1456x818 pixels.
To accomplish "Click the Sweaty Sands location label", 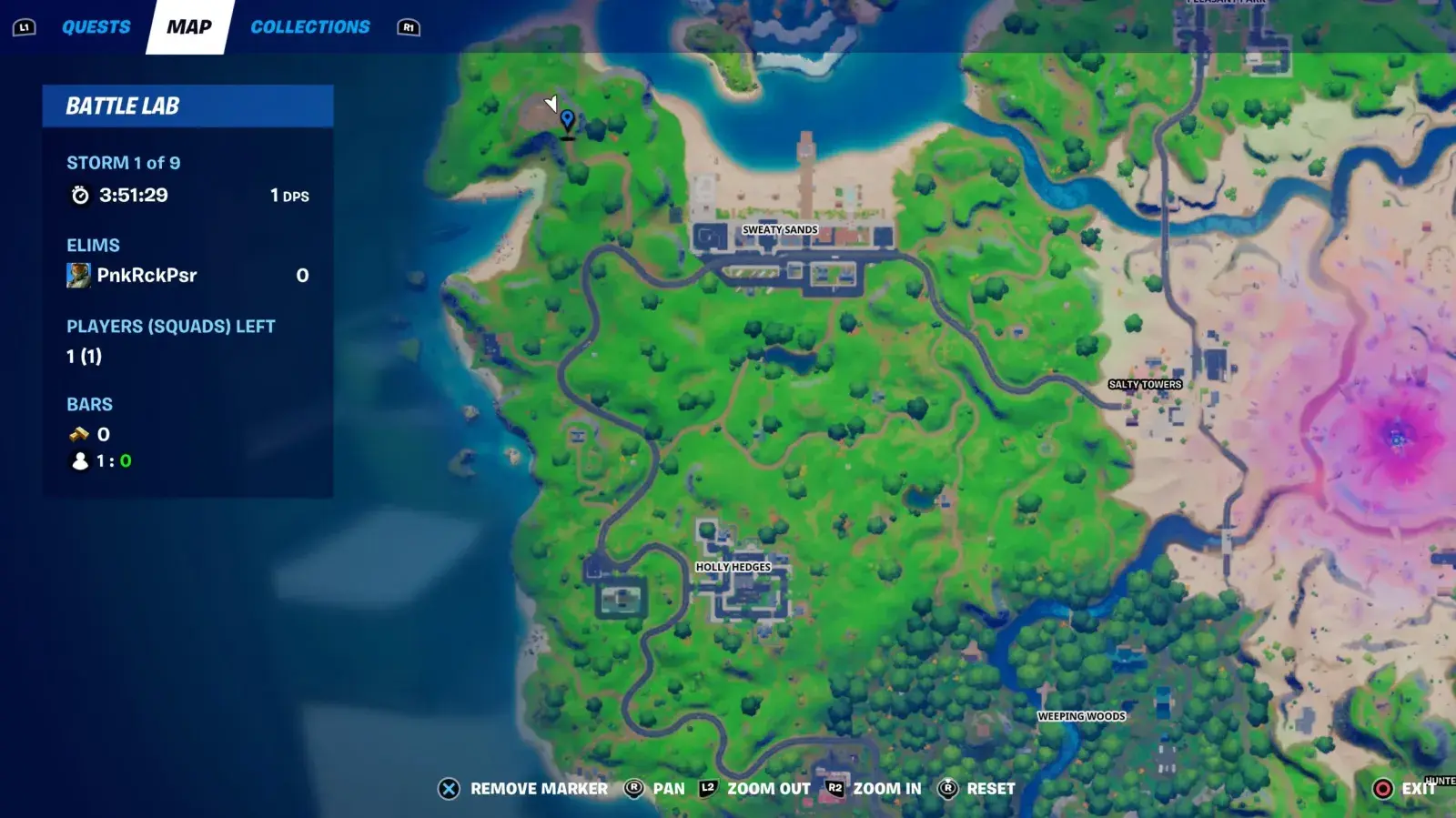I will (x=781, y=229).
